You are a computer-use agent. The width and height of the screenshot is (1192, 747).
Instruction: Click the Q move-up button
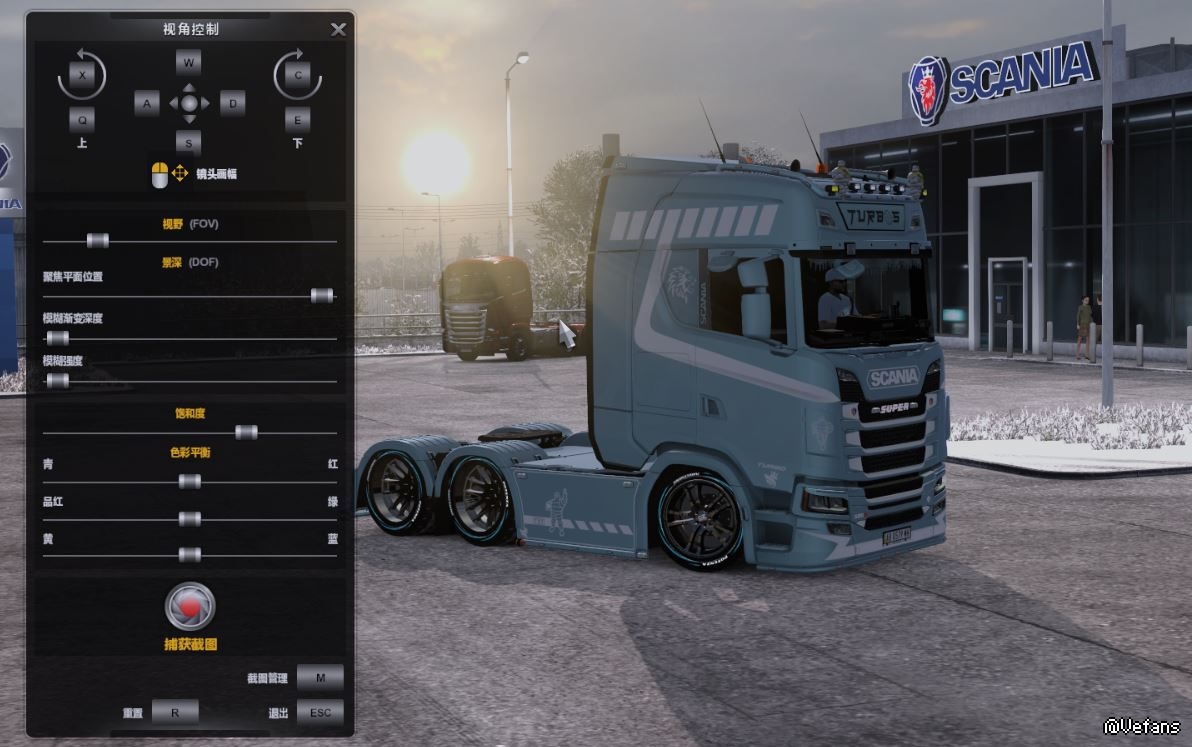click(82, 120)
